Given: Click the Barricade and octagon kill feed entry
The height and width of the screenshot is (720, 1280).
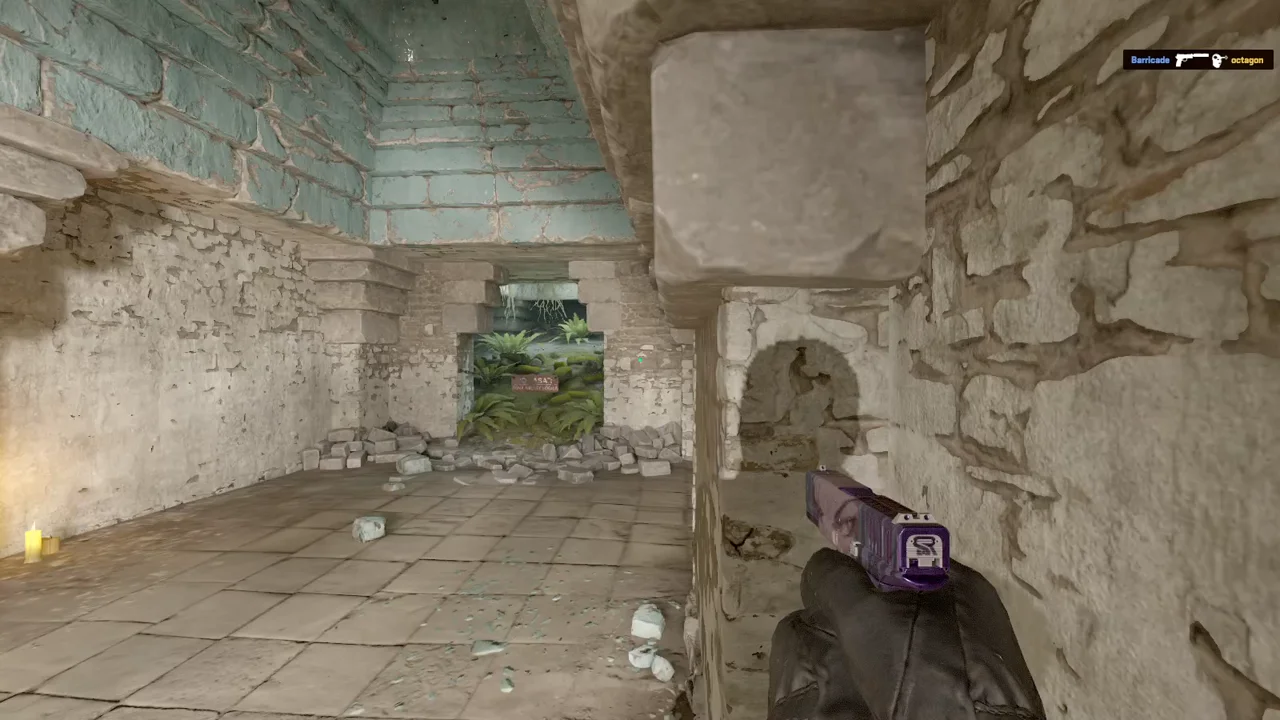Looking at the screenshot, I should click(x=1197, y=60).
